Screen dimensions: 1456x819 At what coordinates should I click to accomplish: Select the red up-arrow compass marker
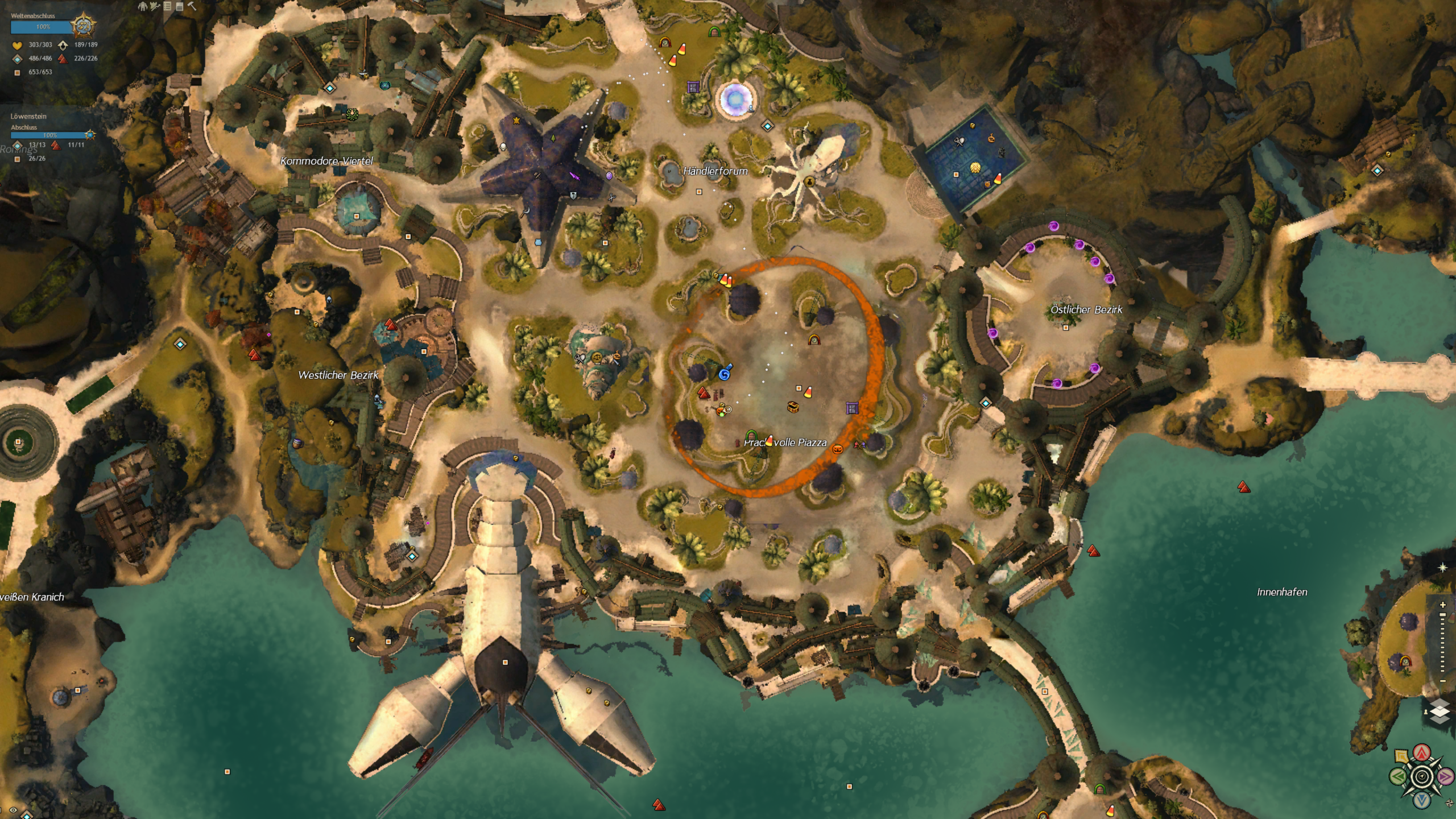pyautogui.click(x=1422, y=753)
